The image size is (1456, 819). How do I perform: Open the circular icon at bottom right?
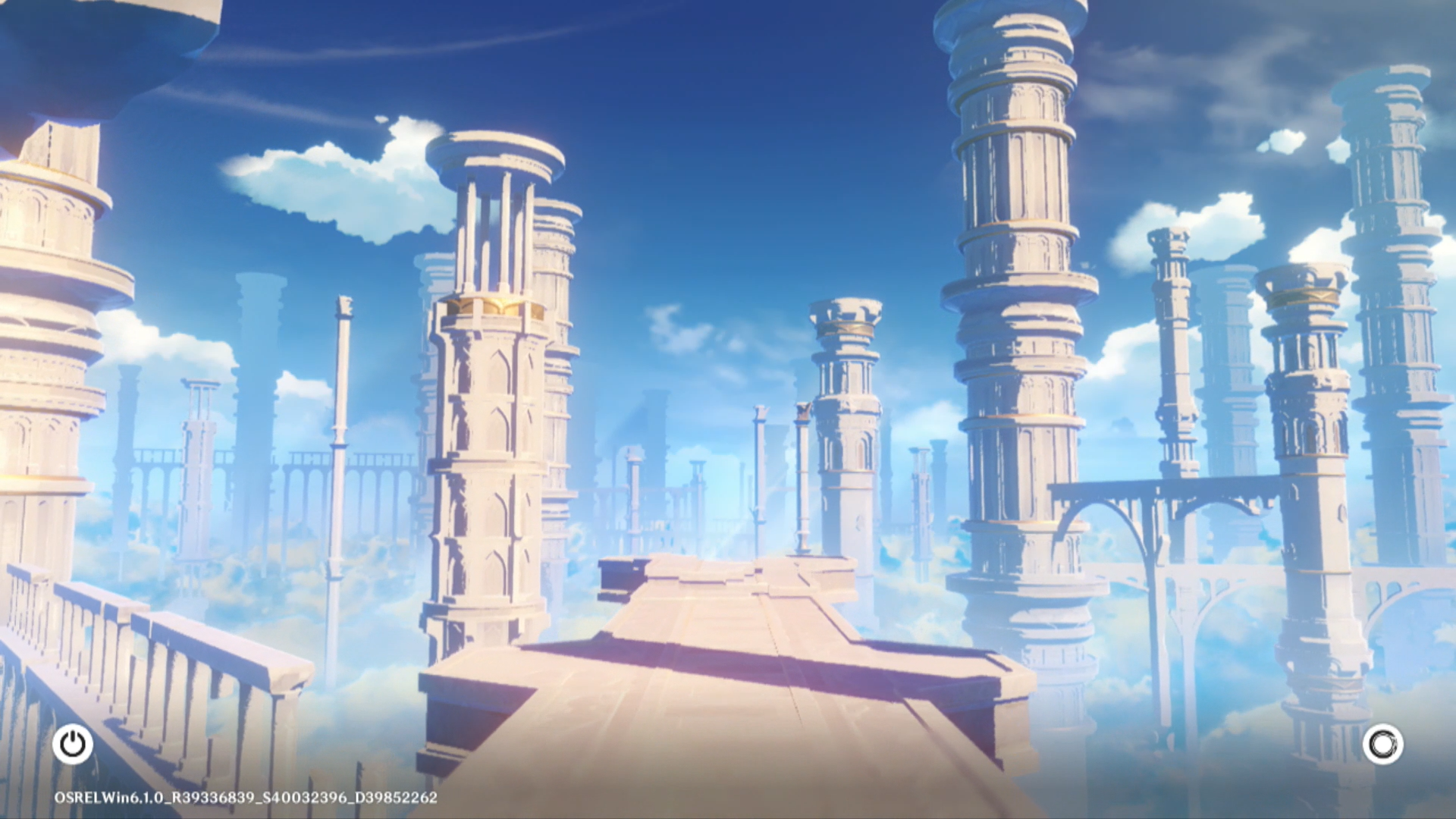click(x=1382, y=744)
